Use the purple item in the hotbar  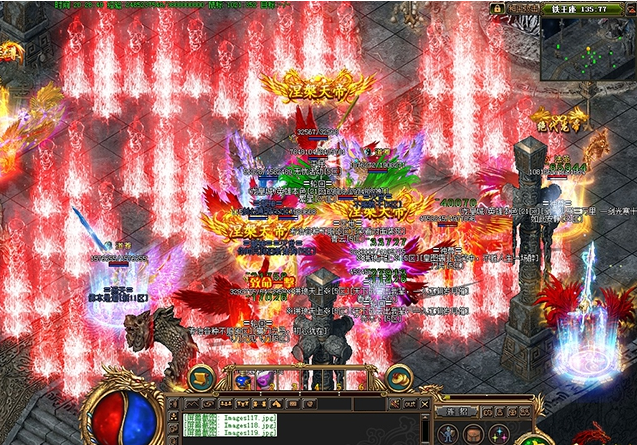(265, 379)
